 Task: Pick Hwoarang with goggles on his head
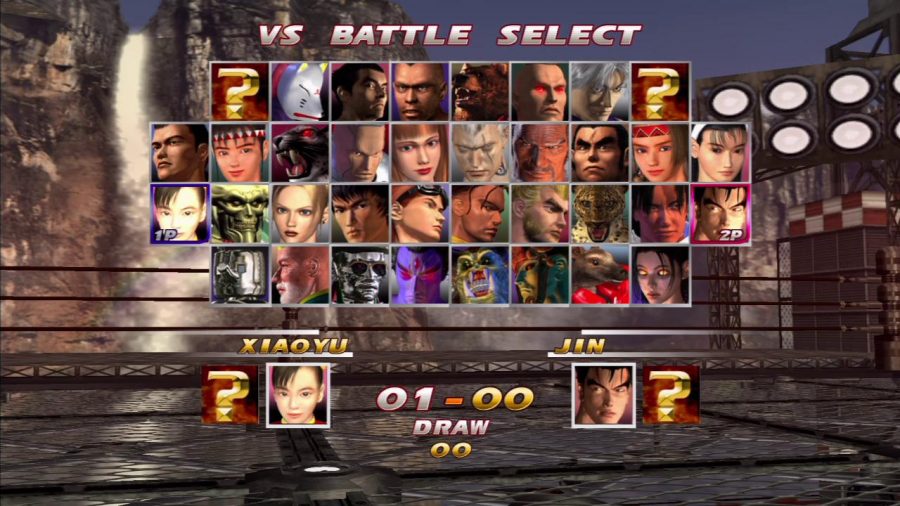click(x=420, y=213)
